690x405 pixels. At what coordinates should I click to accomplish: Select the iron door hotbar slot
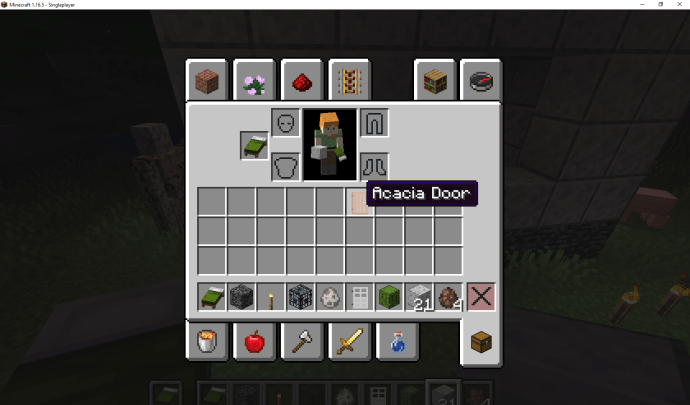[x=360, y=297]
